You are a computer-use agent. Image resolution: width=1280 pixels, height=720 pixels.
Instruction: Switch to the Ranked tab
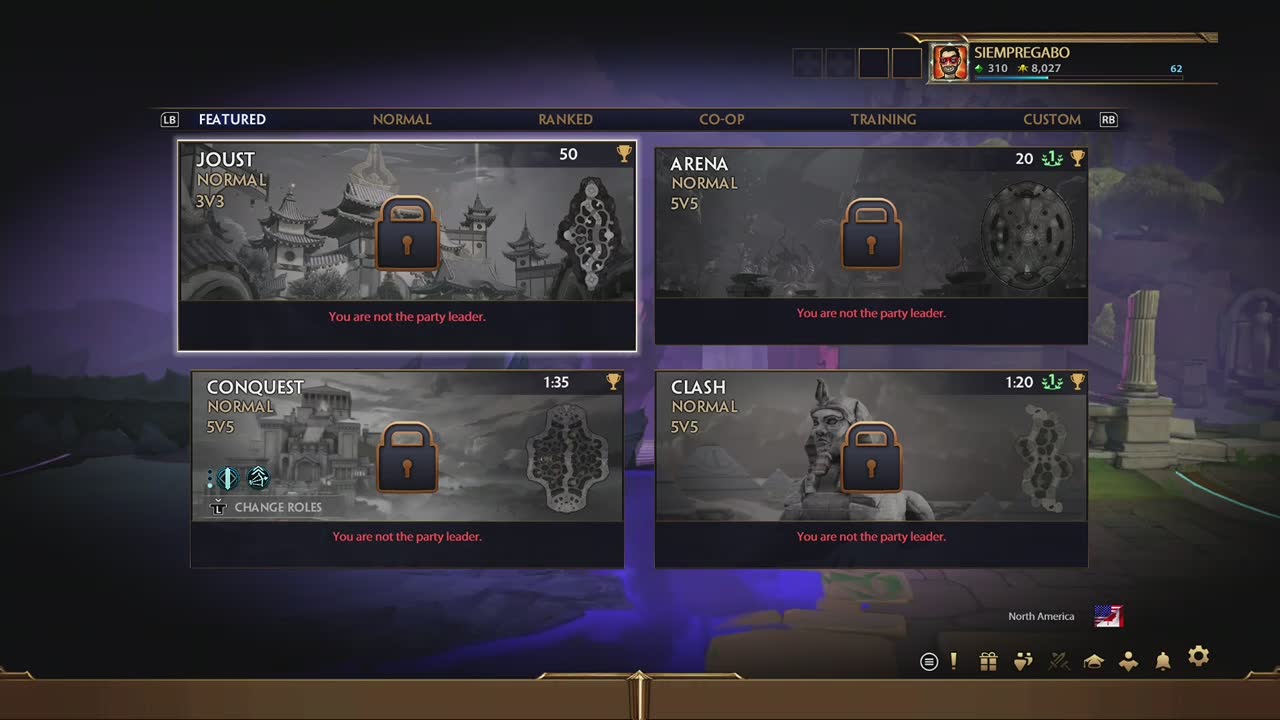point(565,119)
